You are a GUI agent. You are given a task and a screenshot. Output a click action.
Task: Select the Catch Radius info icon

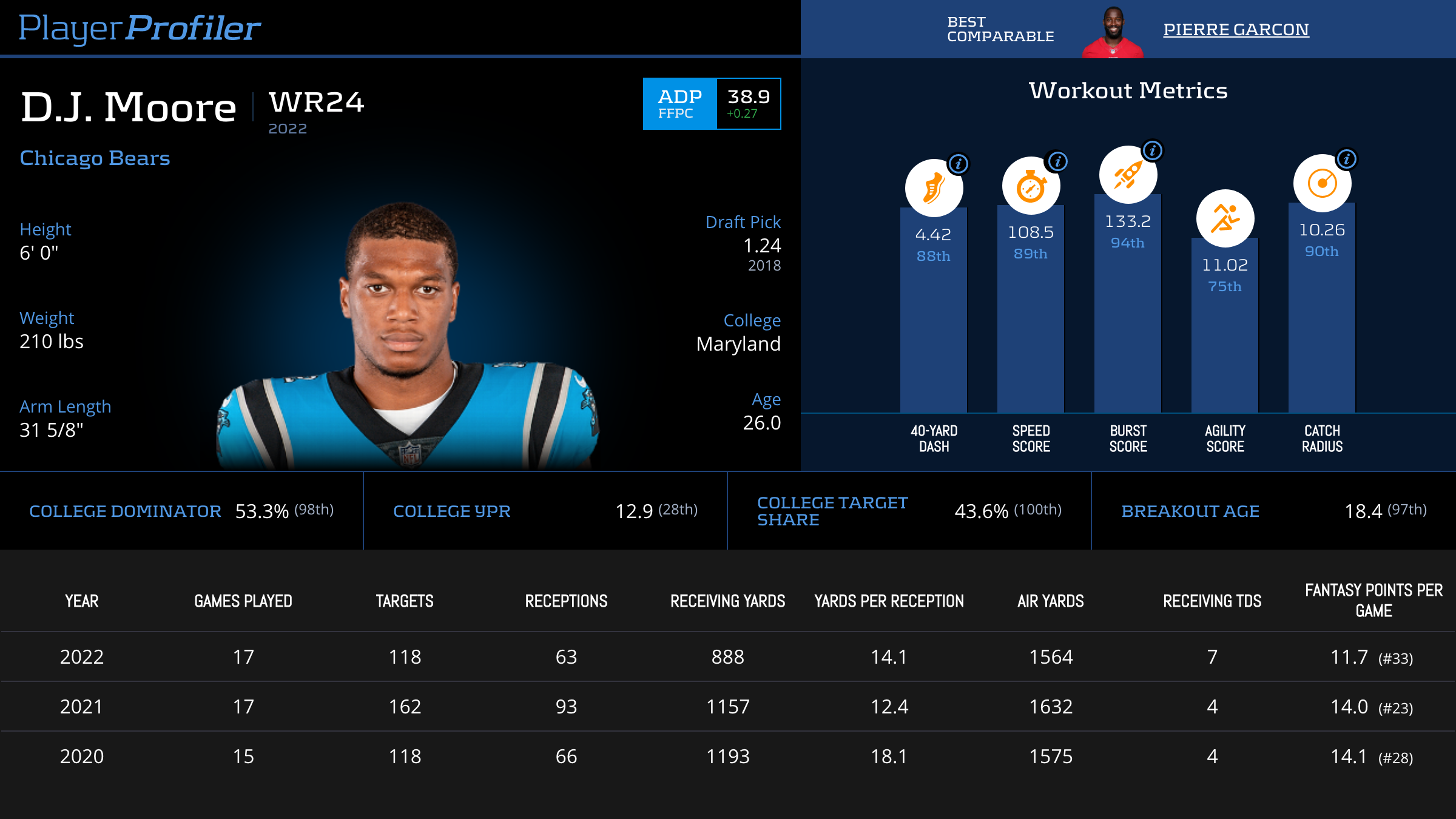click(1347, 159)
